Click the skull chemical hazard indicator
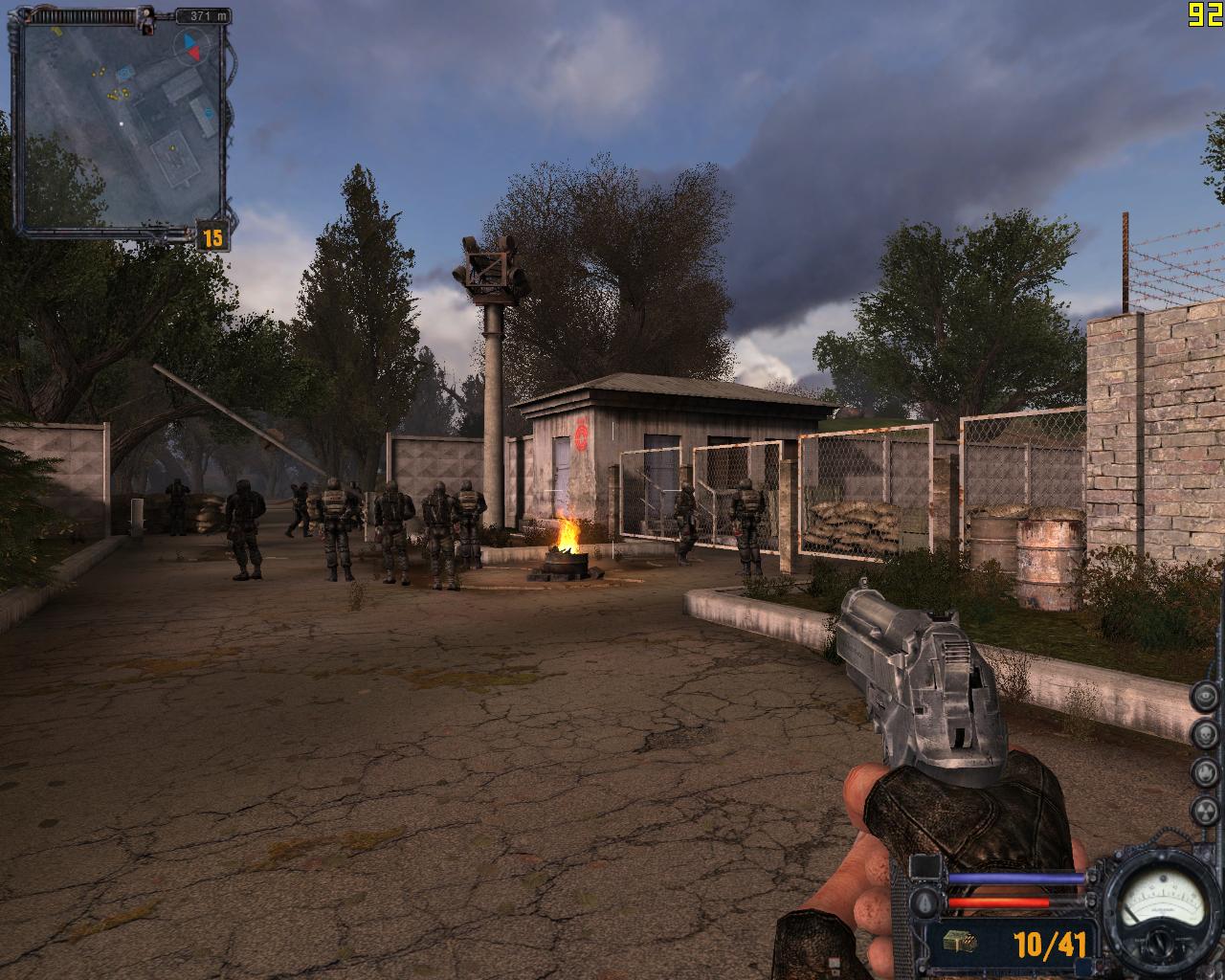Viewport: 1225px width, 980px height. tap(1205, 733)
